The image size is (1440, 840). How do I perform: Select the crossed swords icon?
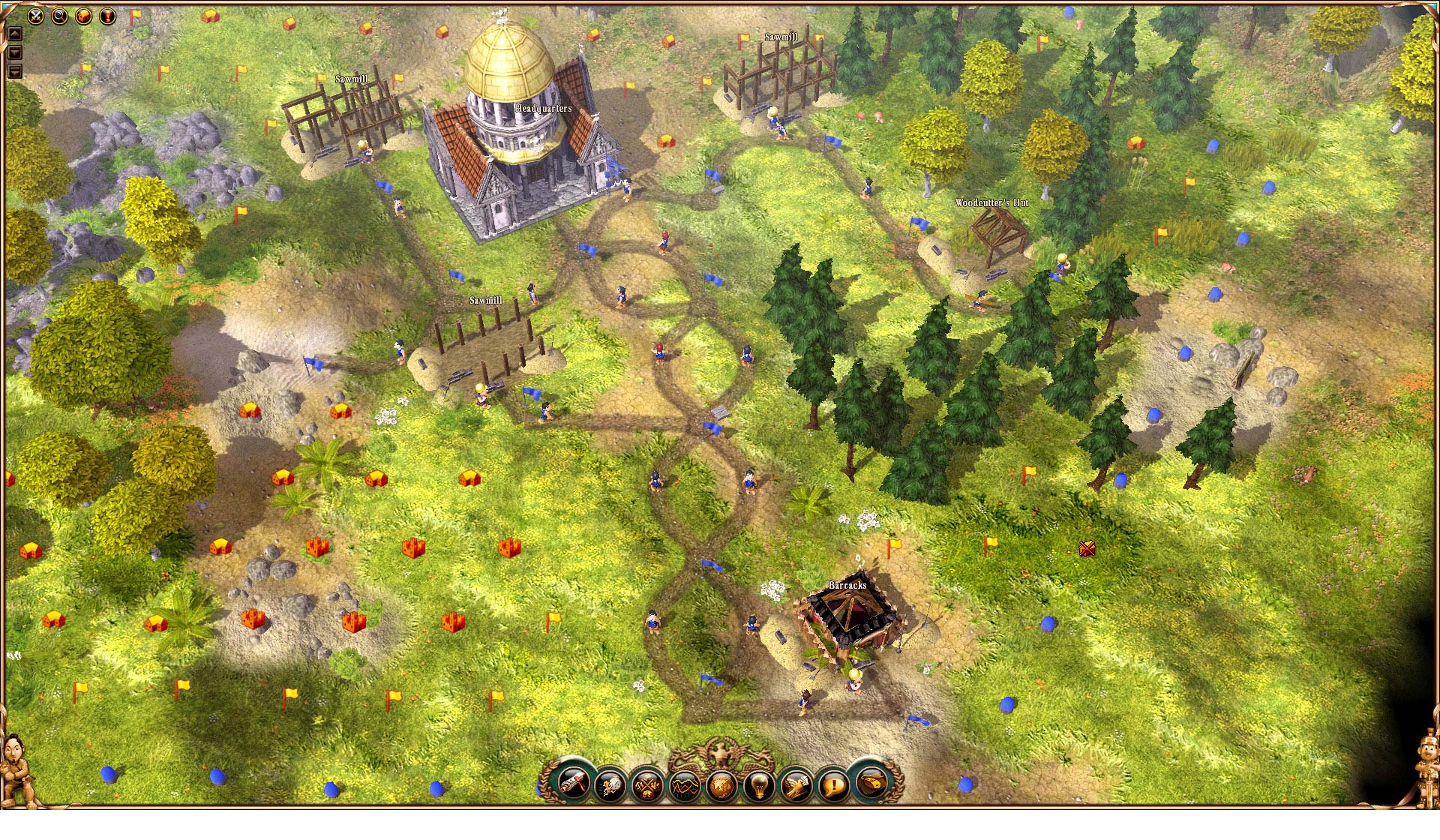(35, 16)
